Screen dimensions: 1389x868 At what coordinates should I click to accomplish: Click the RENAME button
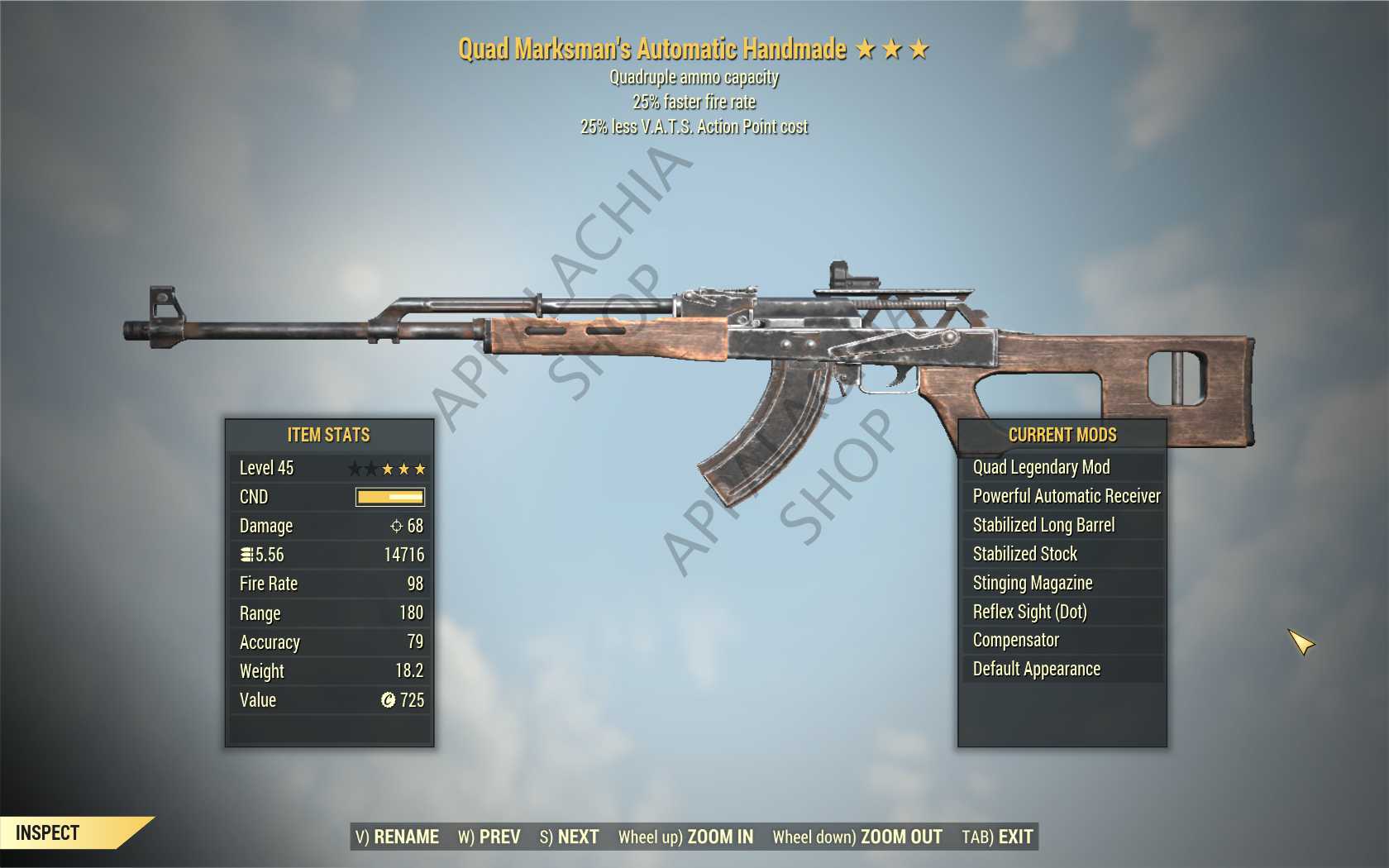[398, 837]
